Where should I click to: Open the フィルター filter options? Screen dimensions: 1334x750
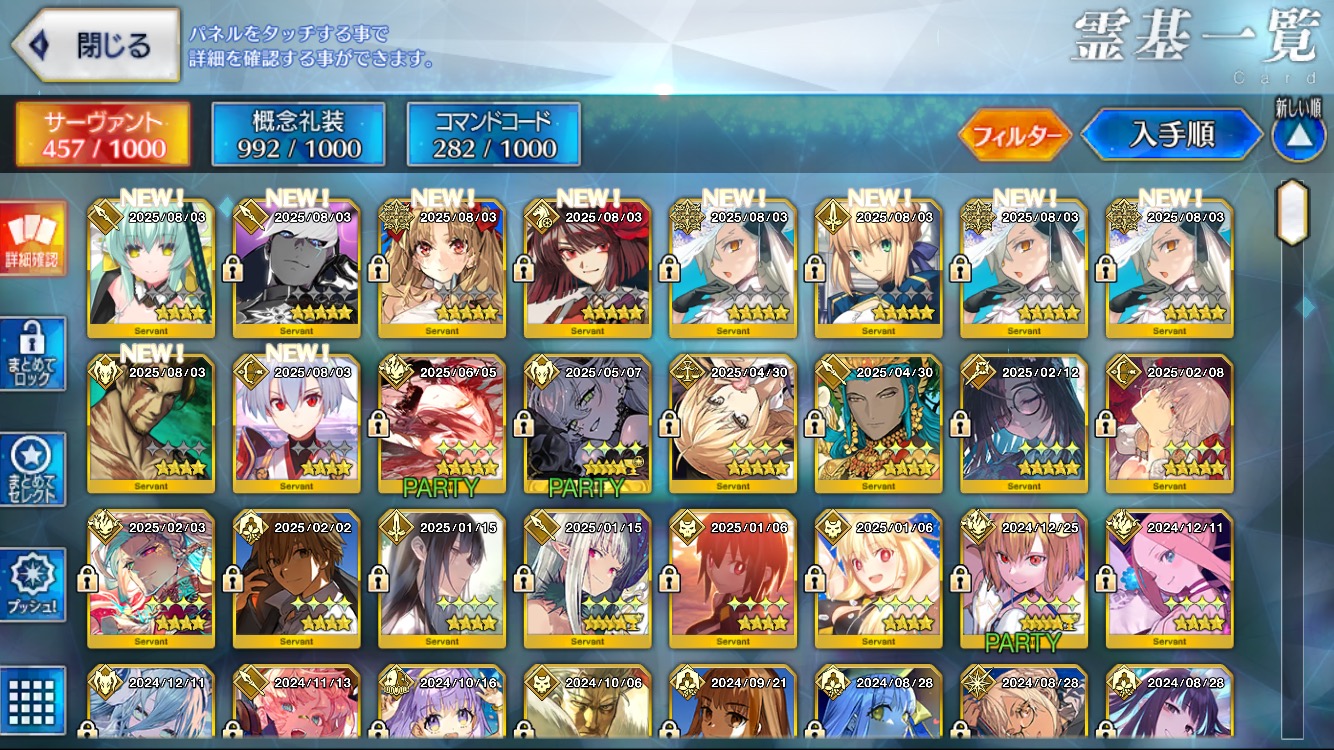coord(1015,135)
